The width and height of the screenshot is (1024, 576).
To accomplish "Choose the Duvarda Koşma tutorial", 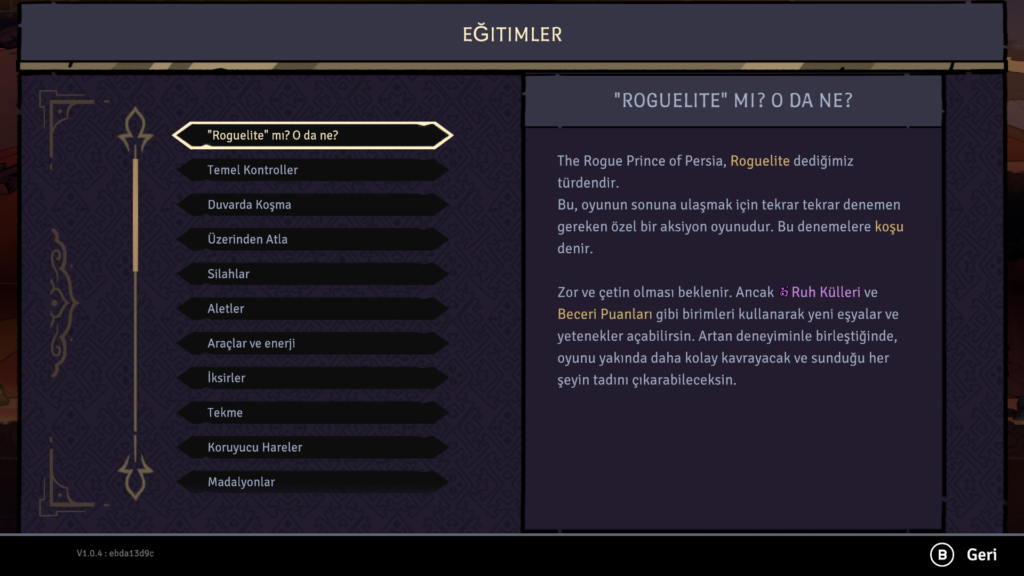I will point(312,205).
